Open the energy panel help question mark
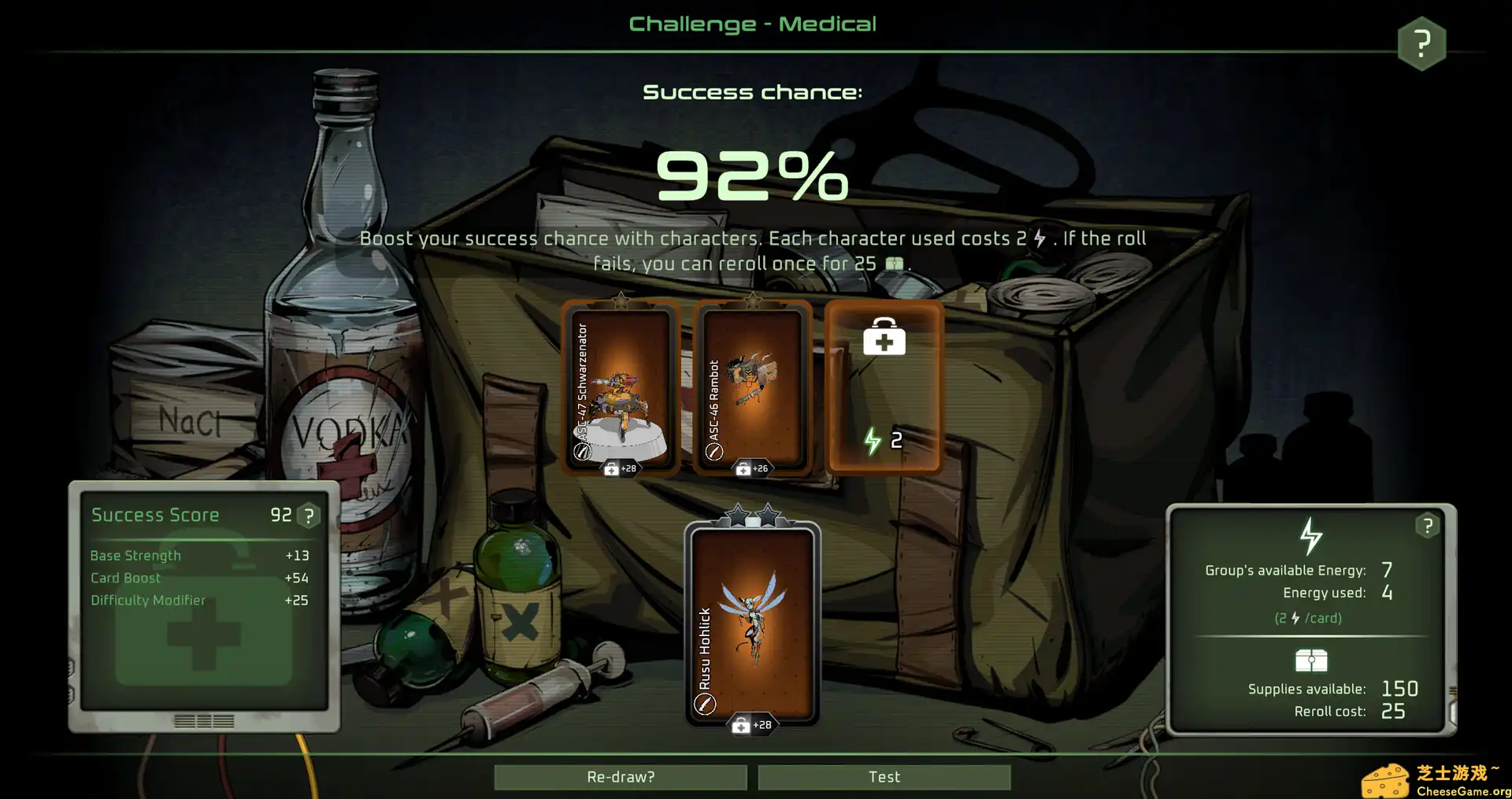 point(1427,526)
